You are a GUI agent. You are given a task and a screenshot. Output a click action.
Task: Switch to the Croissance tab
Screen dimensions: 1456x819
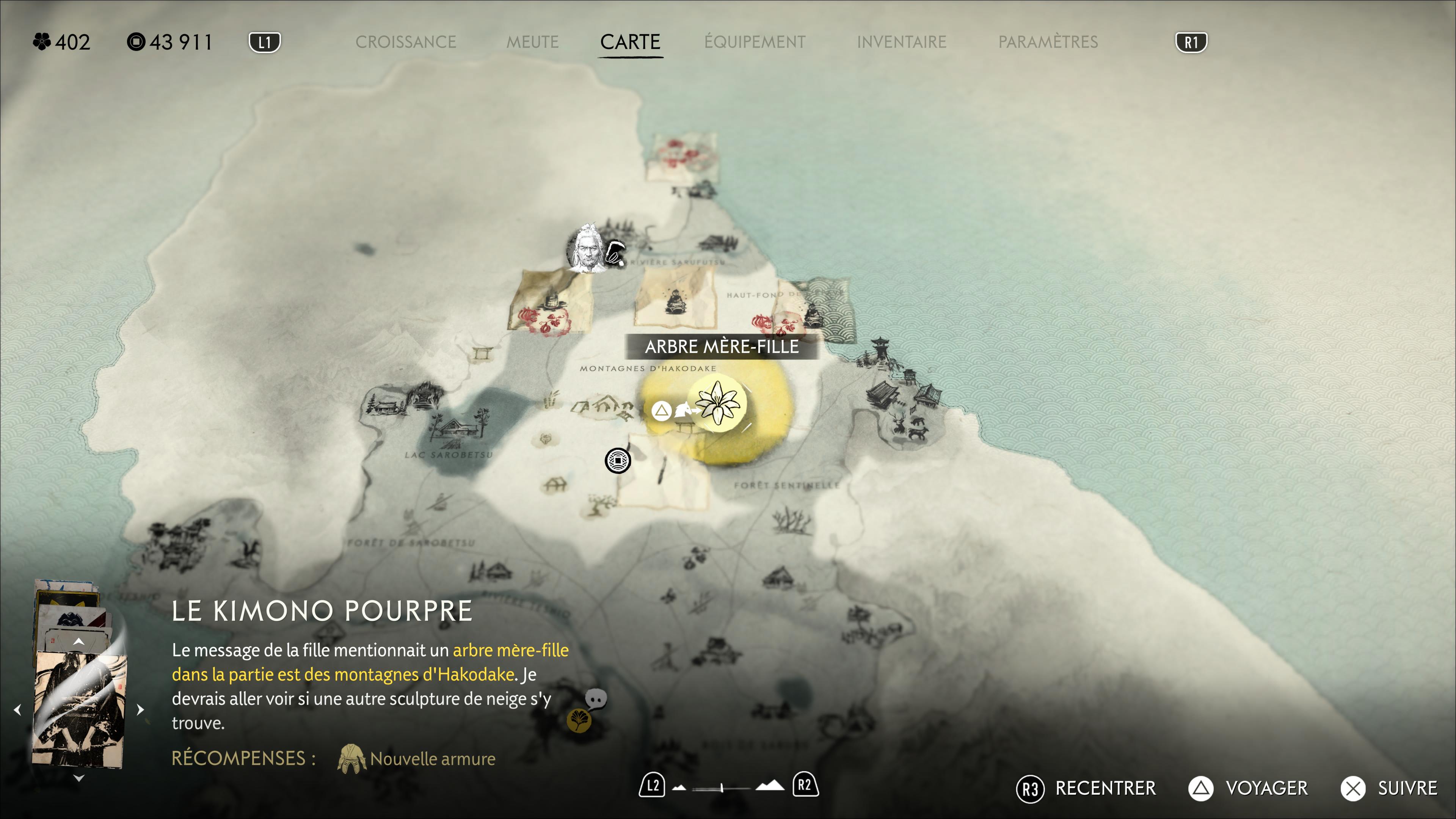click(x=405, y=42)
